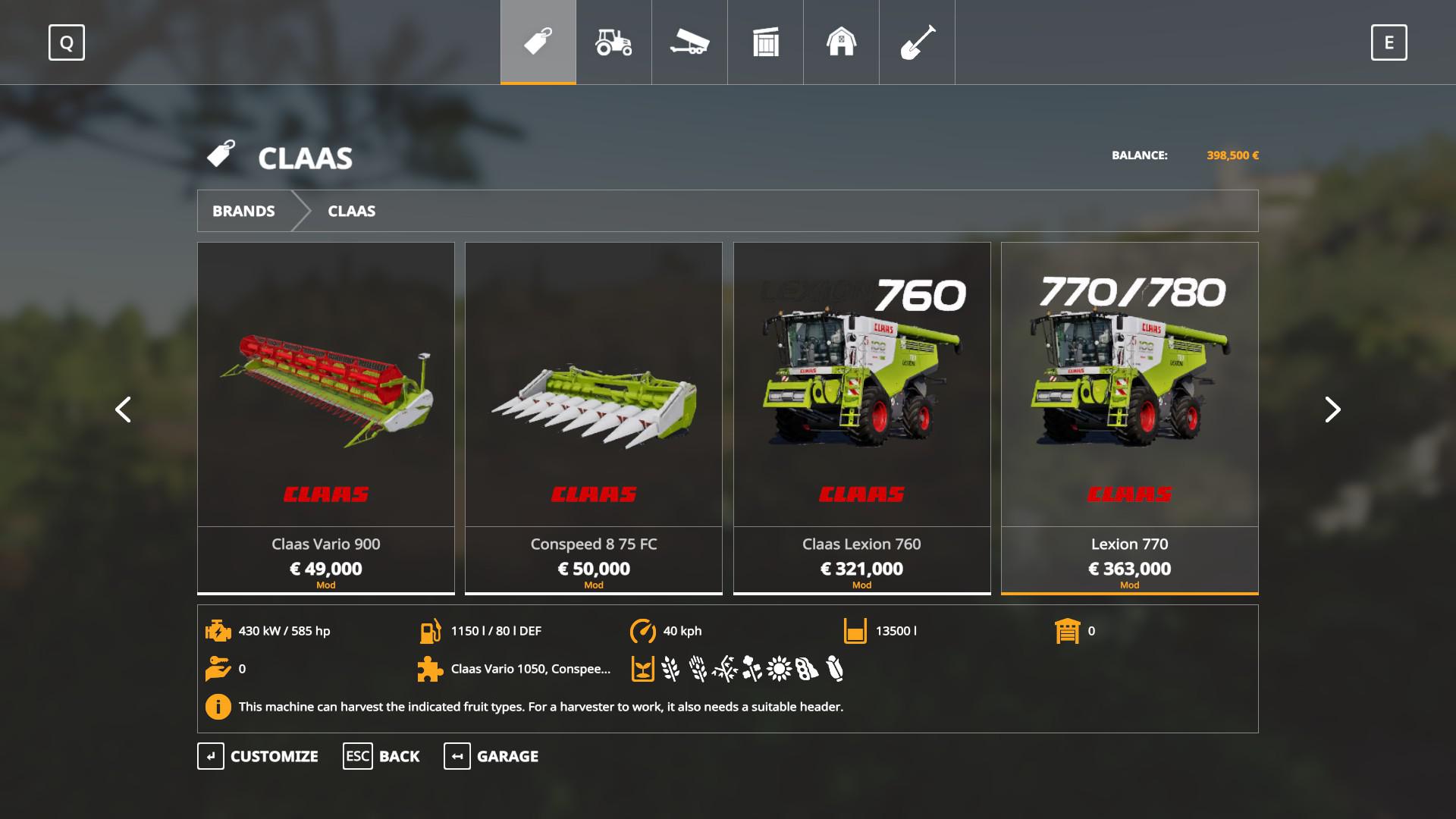This screenshot has width=1456, height=819.
Task: Switch to the trailer tools tab
Action: point(689,42)
